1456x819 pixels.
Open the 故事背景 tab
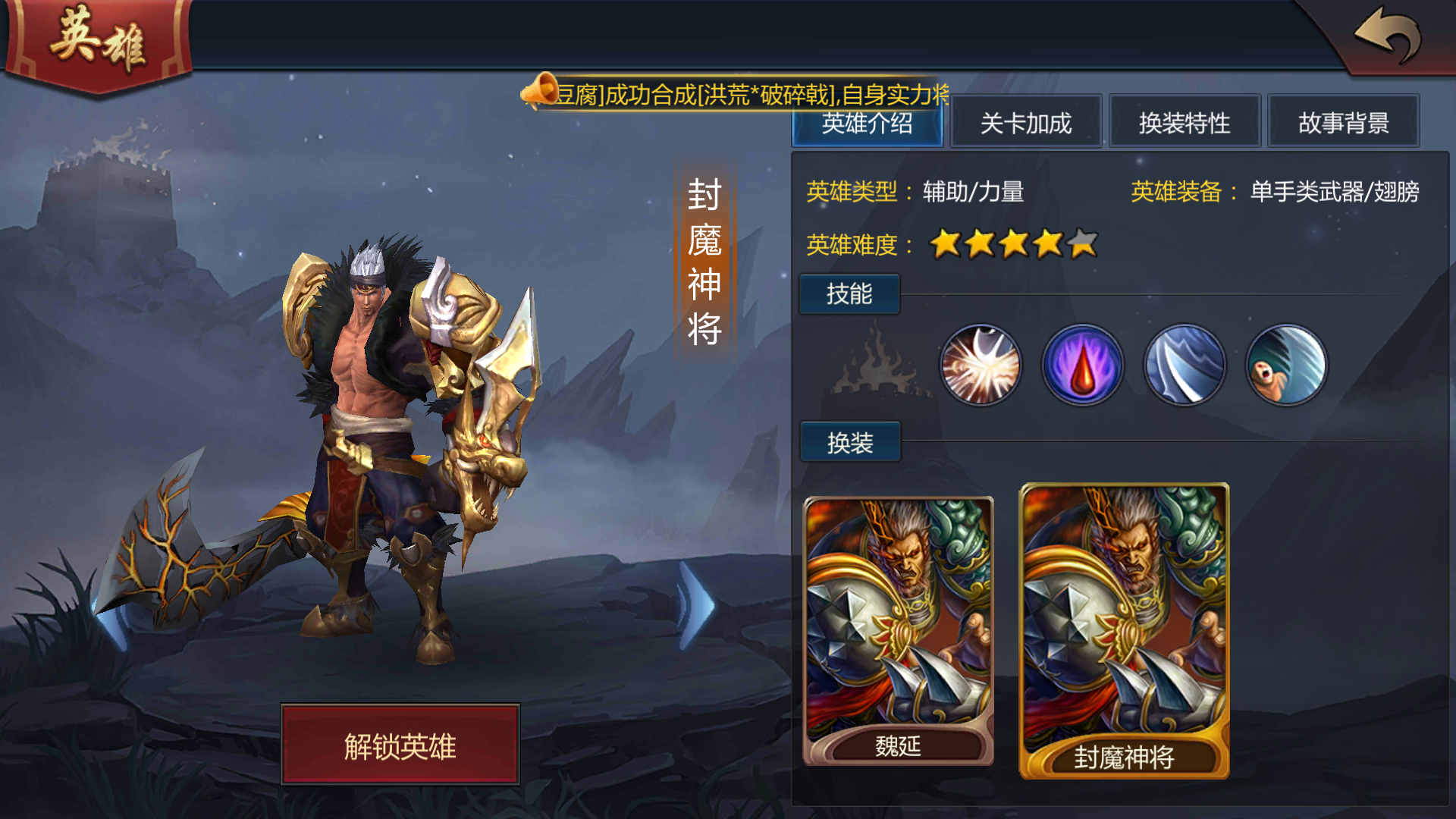[1343, 121]
